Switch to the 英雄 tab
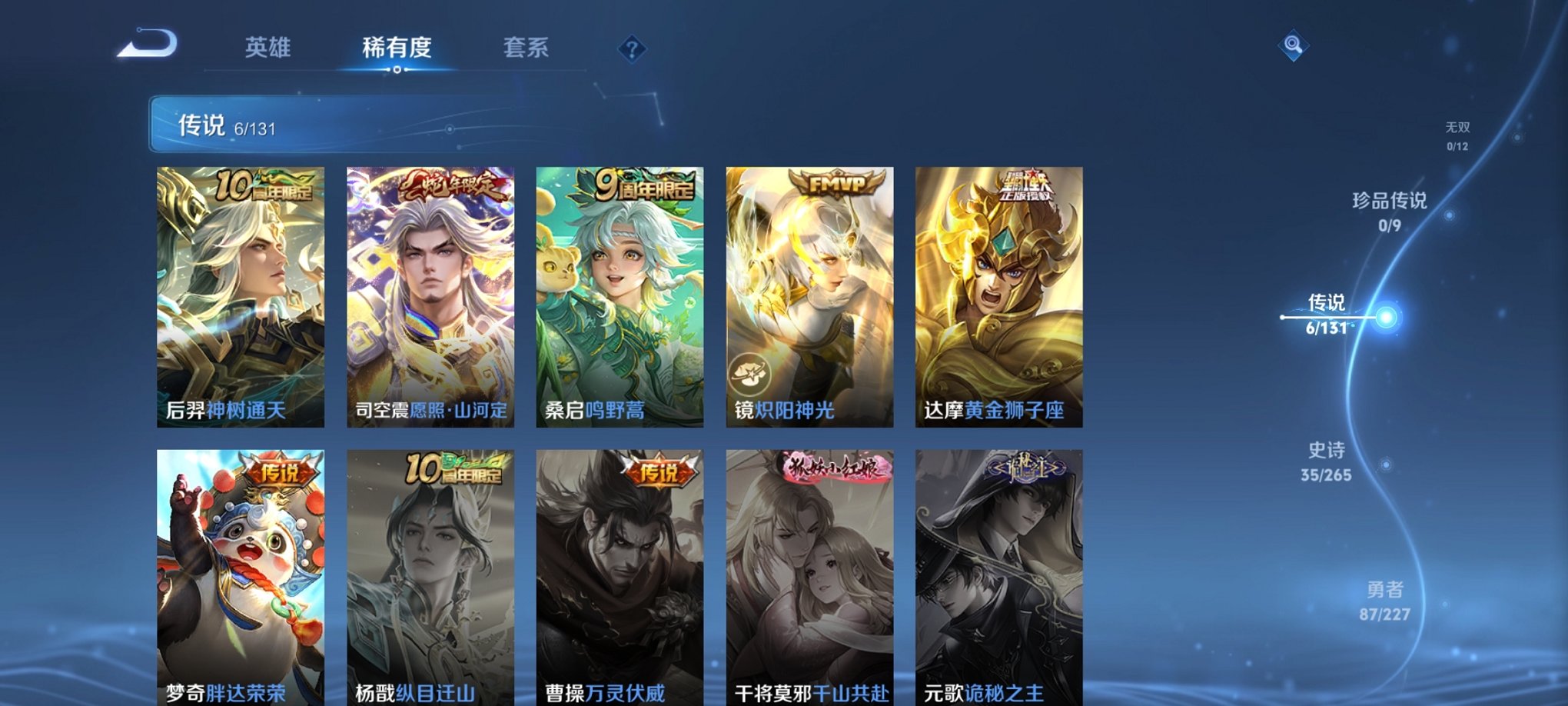The width and height of the screenshot is (1568, 706). 268,48
